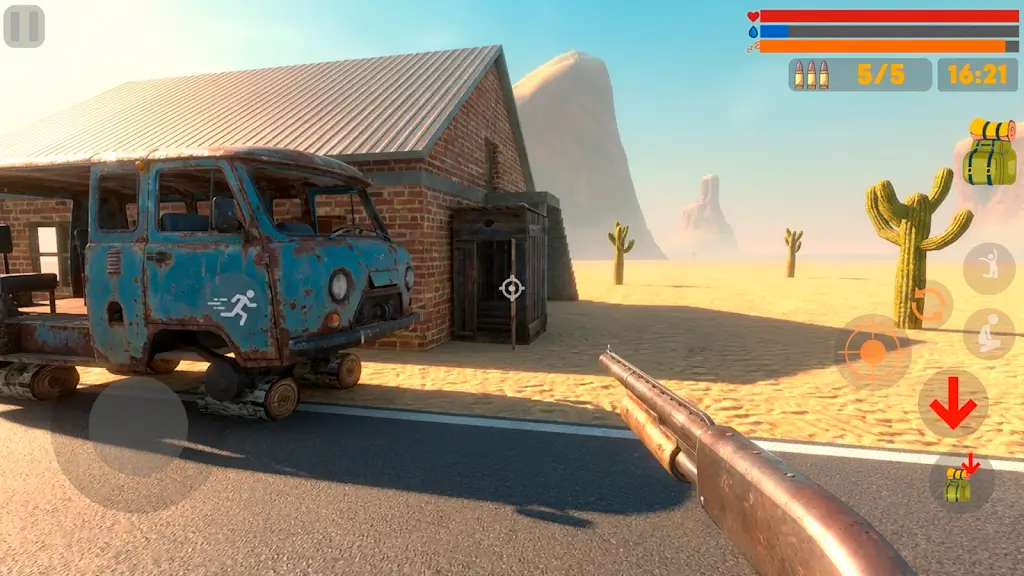
Task: Open the backpack inventory
Action: 989,153
